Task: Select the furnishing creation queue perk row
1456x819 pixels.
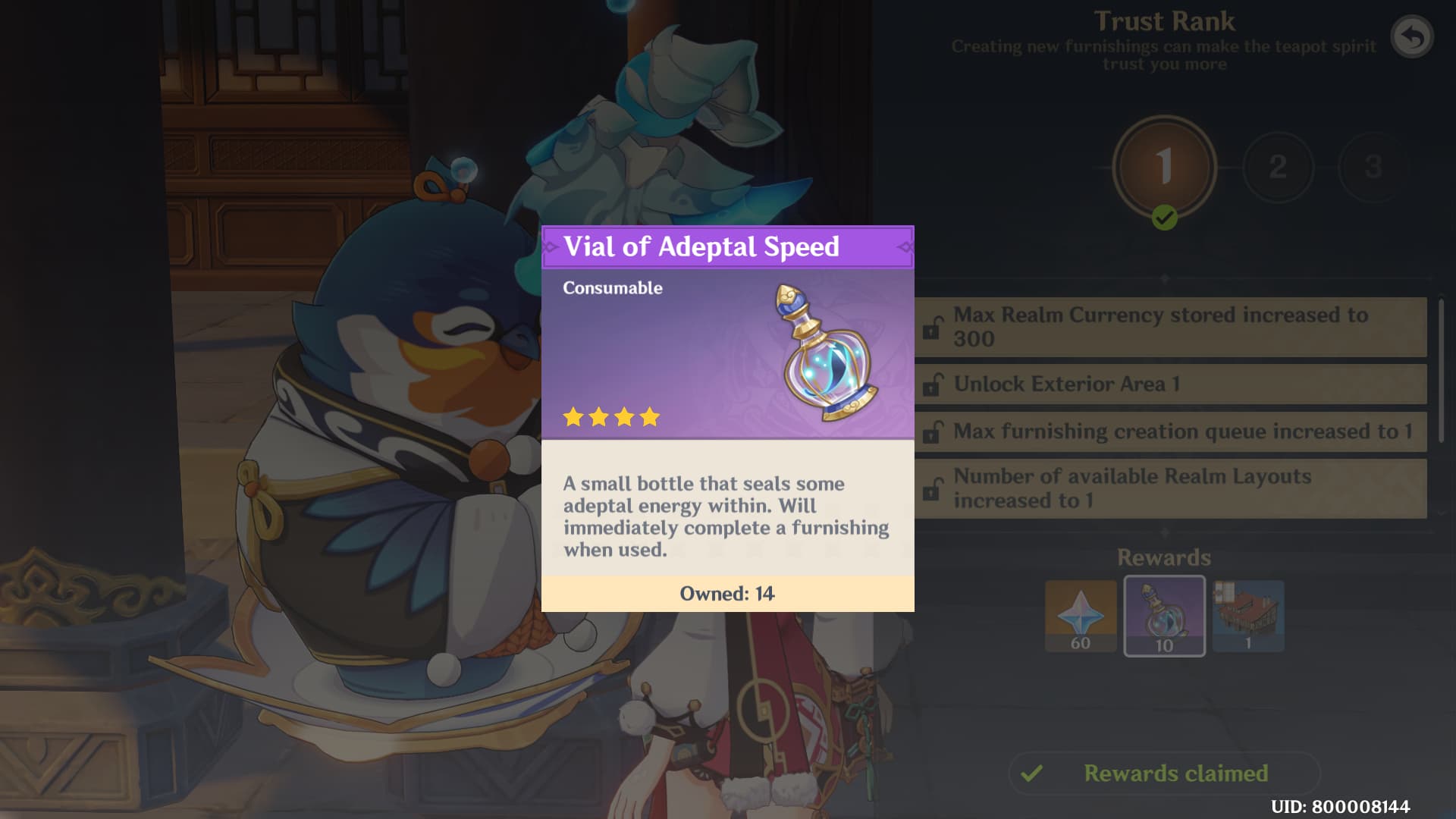Action: (x=1170, y=431)
